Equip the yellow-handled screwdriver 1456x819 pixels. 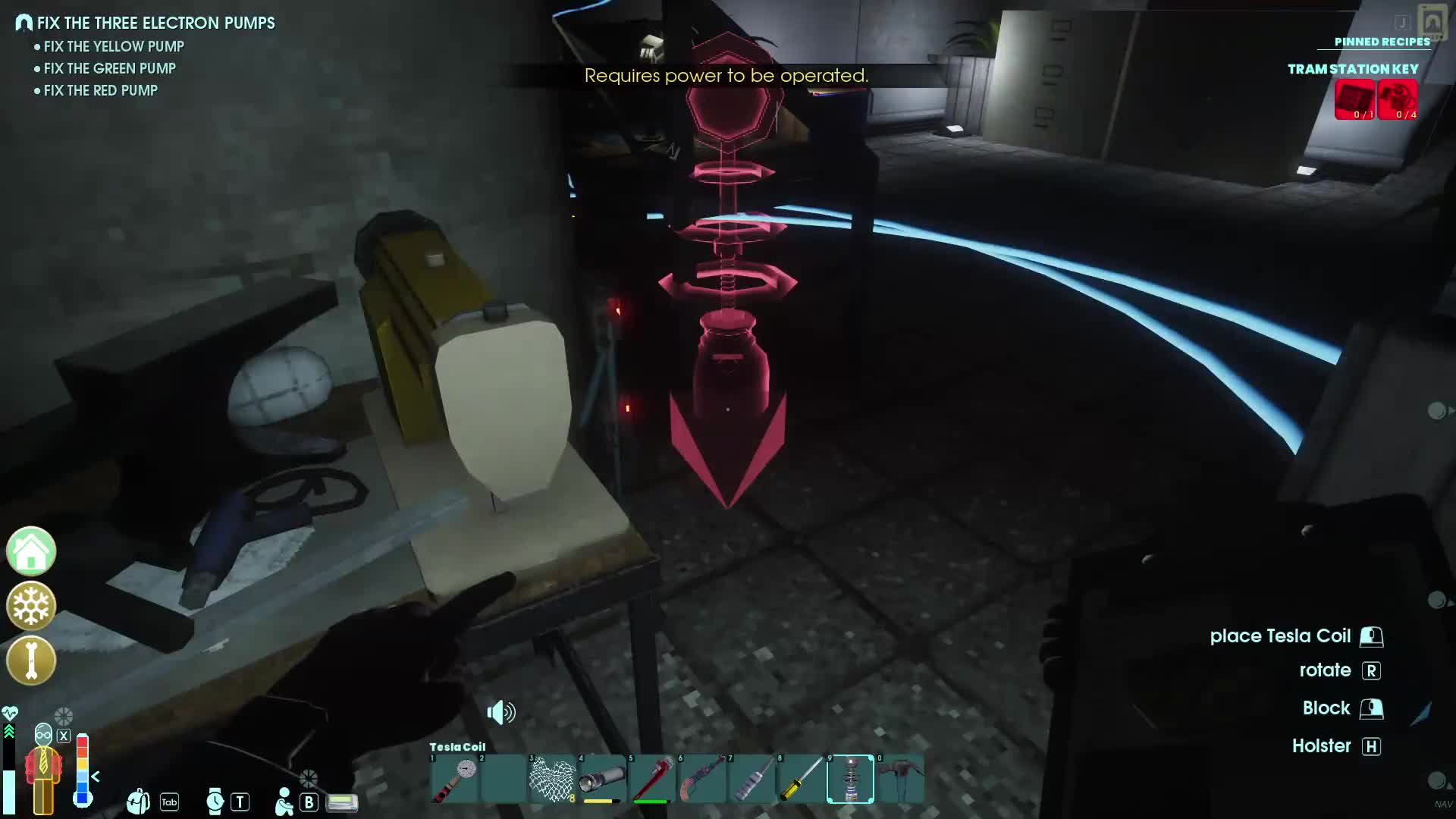801,779
